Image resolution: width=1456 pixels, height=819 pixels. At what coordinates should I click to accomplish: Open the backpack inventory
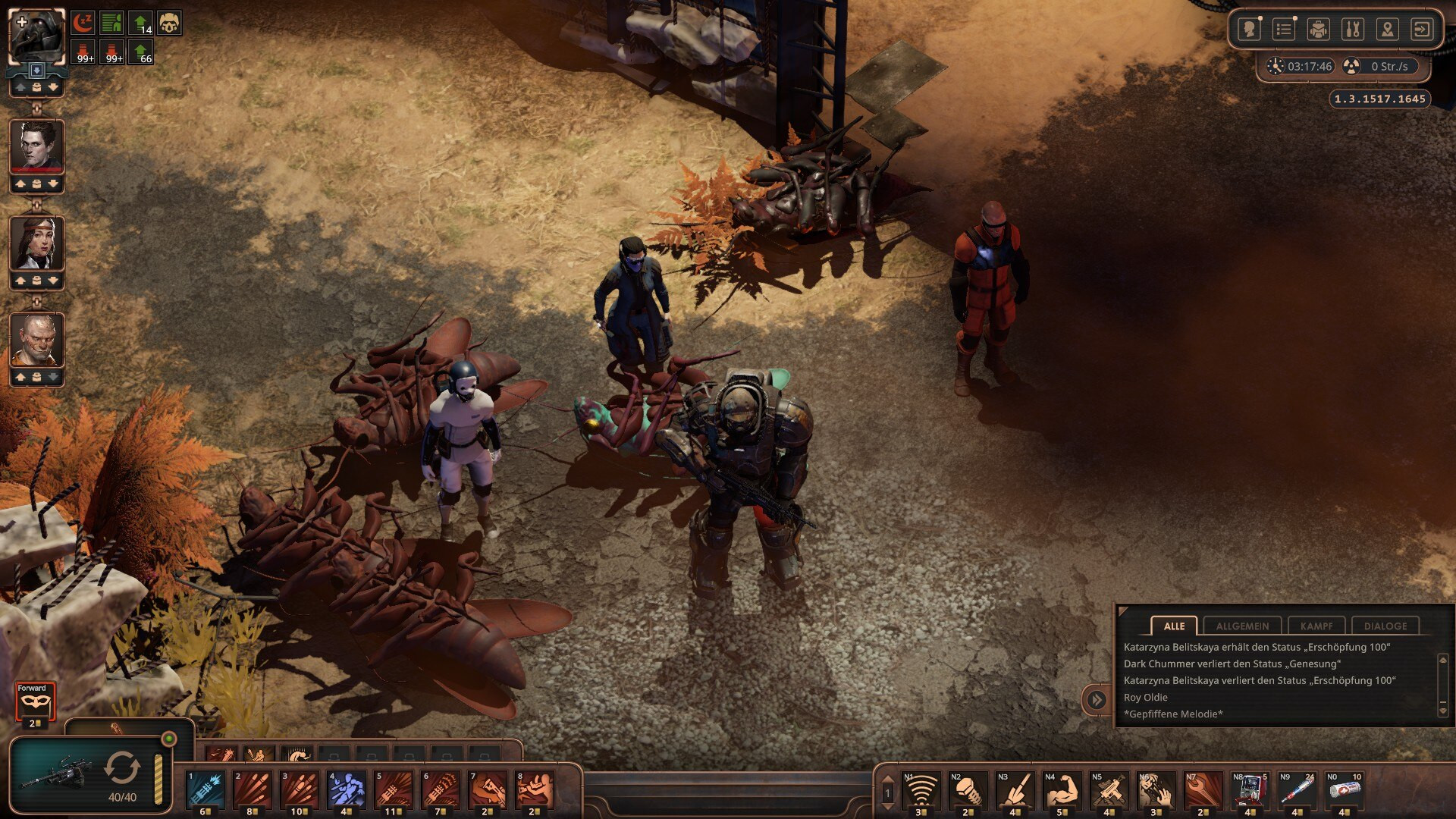1318,30
